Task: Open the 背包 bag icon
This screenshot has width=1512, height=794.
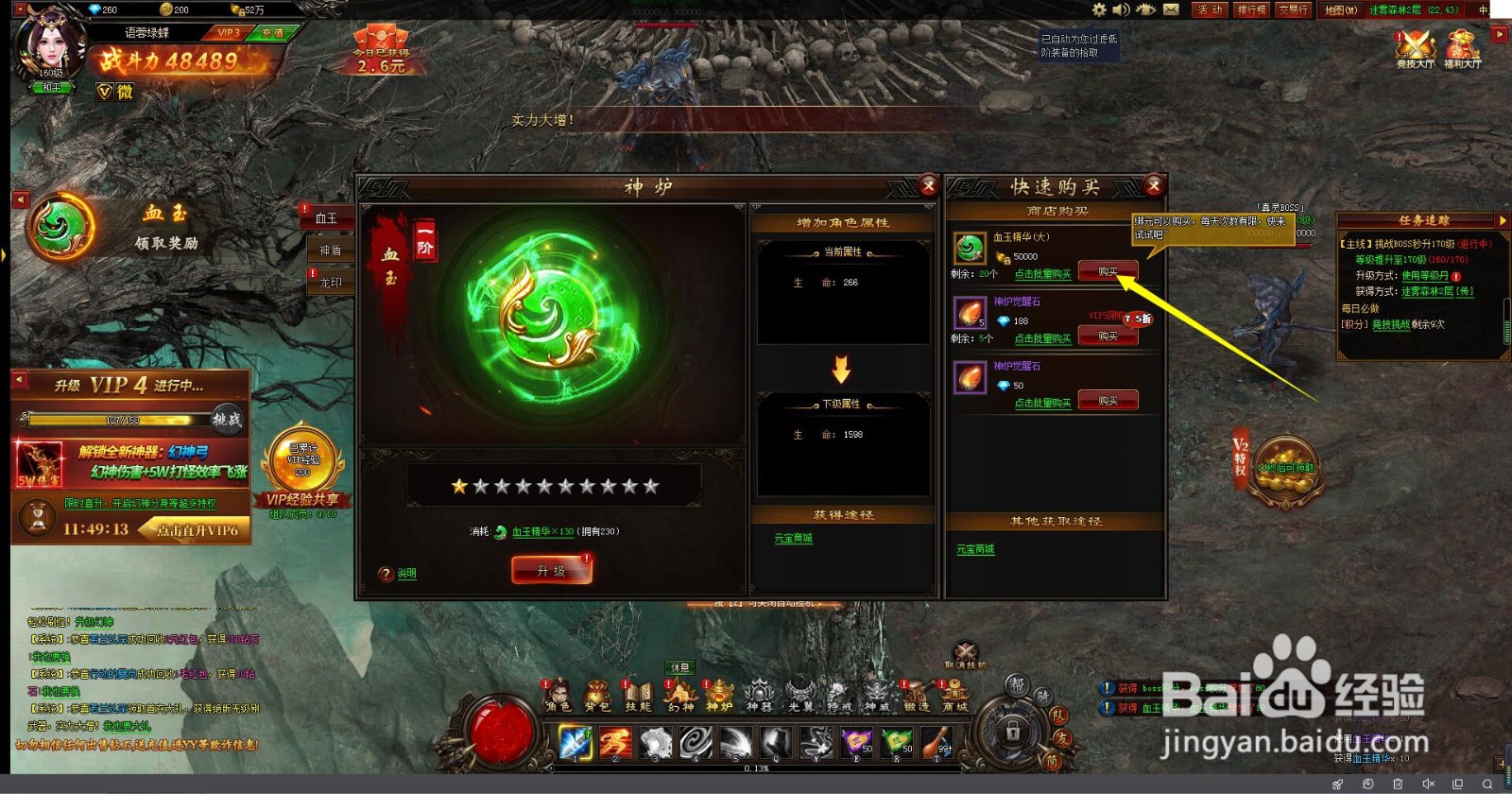Action: (597, 697)
